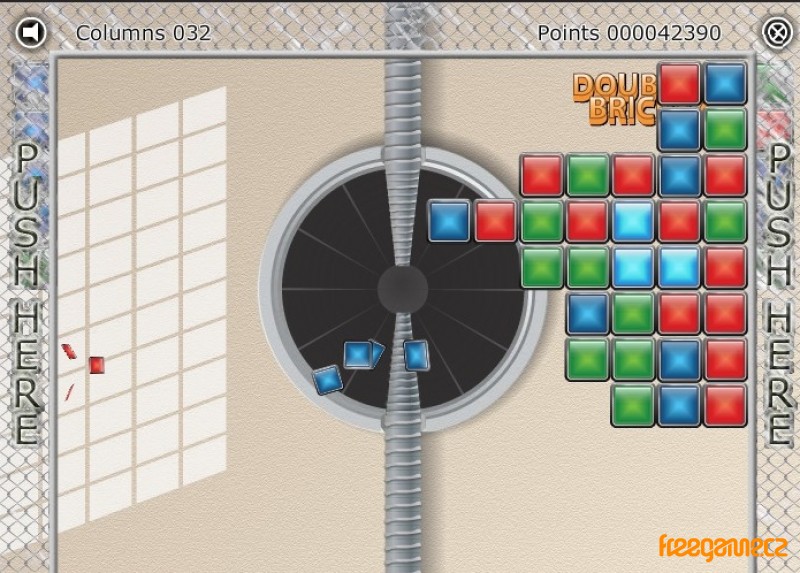Select the blue brick overlapping the fan
The width and height of the screenshot is (800, 573).
[x=449, y=221]
